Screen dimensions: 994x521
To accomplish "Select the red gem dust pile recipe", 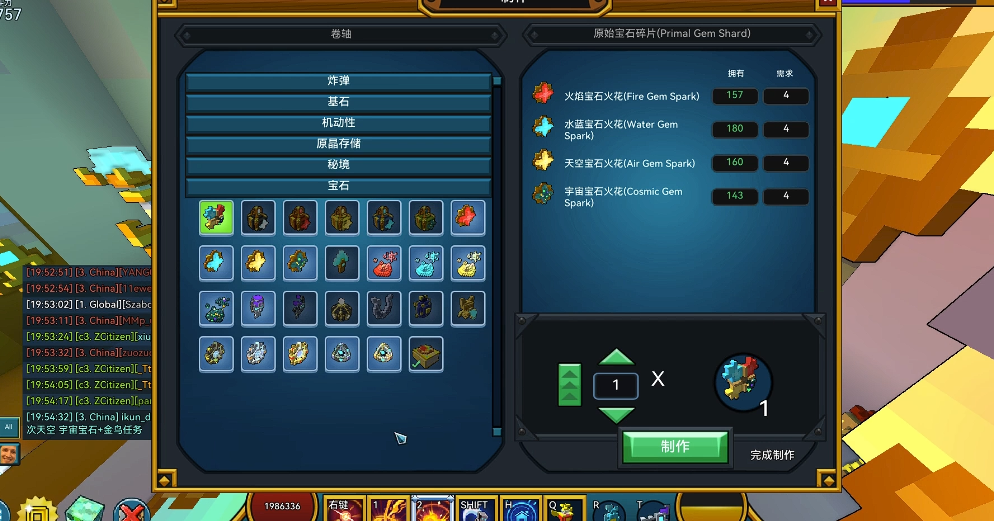I will (x=384, y=263).
